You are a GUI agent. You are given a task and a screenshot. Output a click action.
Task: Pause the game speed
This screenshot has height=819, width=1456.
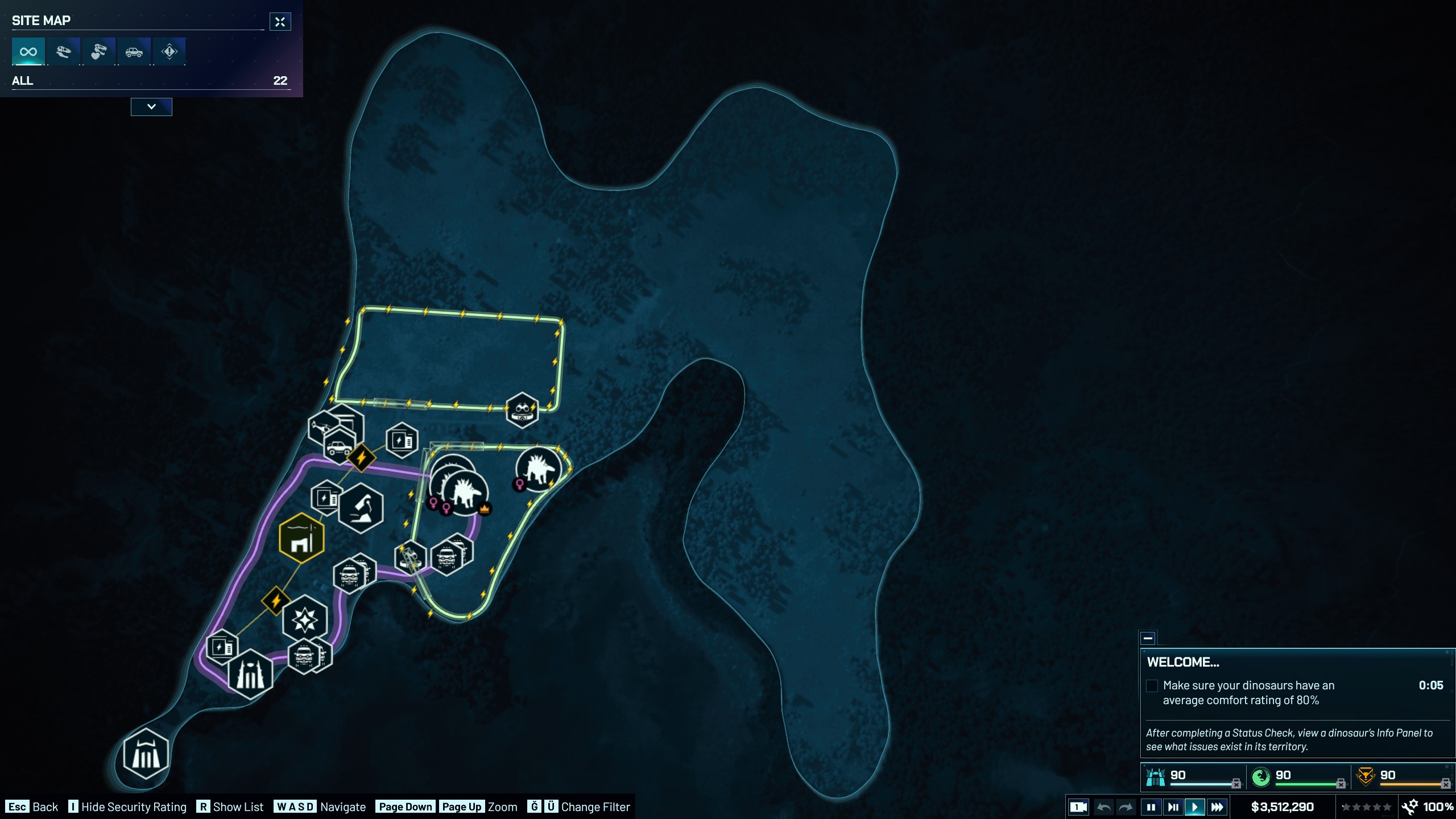coord(1151,806)
